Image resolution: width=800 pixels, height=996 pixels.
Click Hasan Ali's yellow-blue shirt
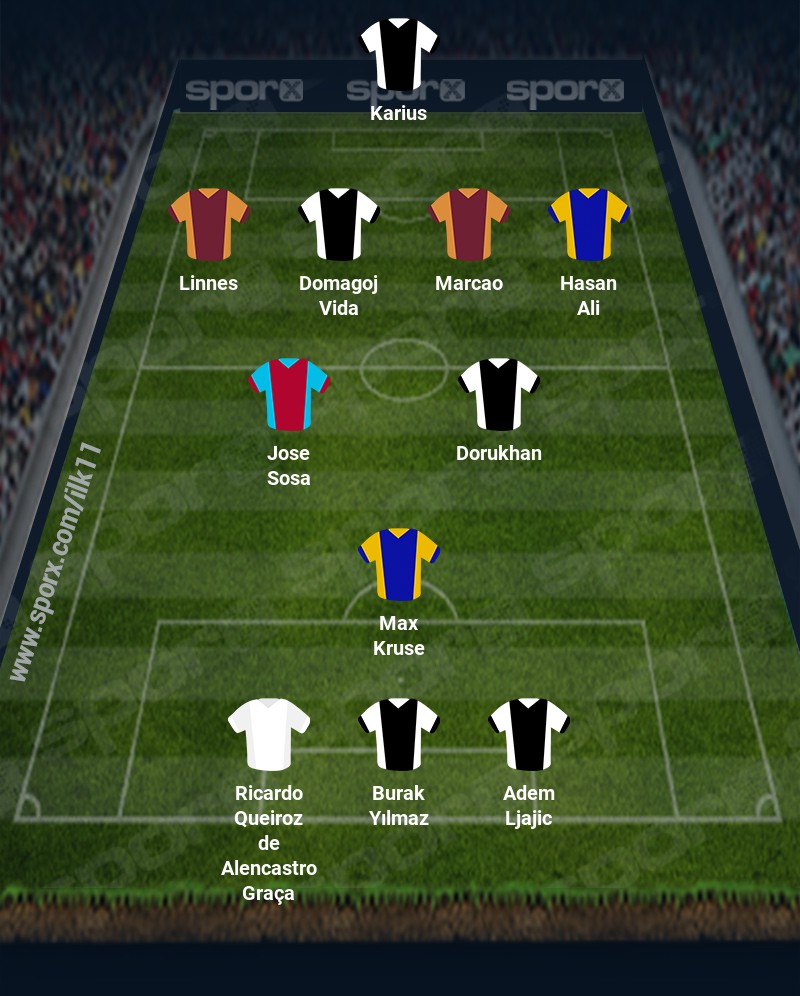point(588,224)
